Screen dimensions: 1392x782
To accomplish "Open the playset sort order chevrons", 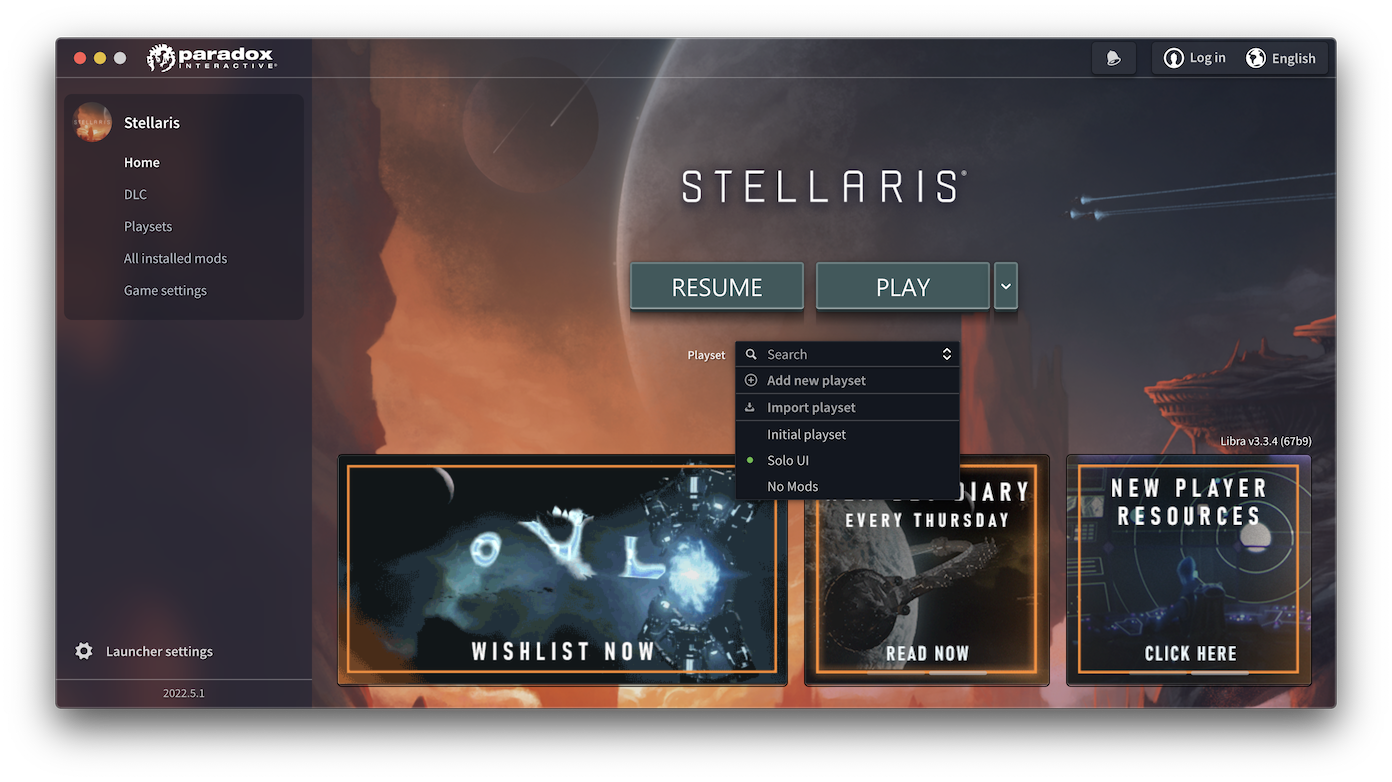I will pyautogui.click(x=946, y=353).
